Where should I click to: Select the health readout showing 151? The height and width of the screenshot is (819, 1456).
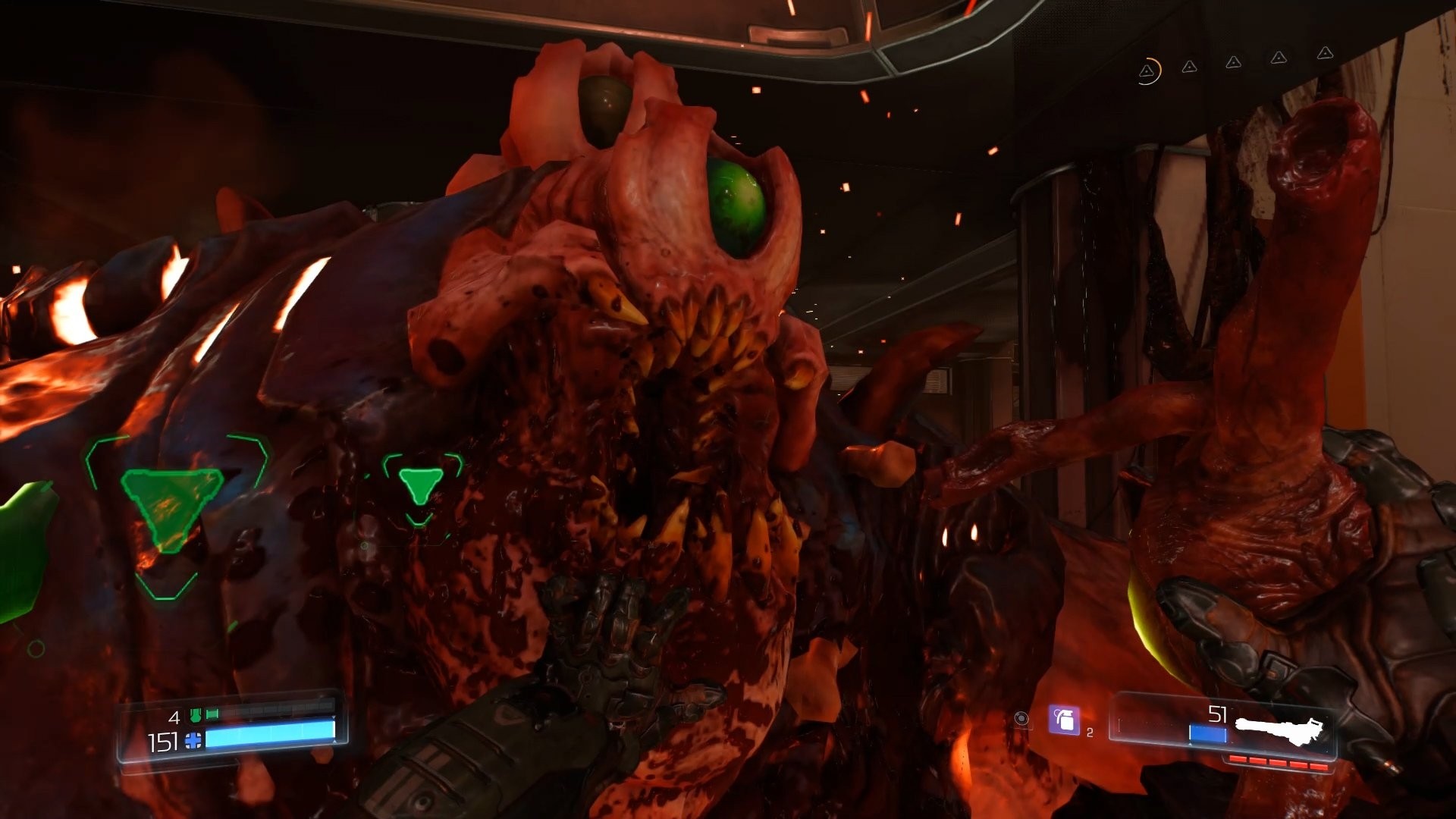[161, 741]
